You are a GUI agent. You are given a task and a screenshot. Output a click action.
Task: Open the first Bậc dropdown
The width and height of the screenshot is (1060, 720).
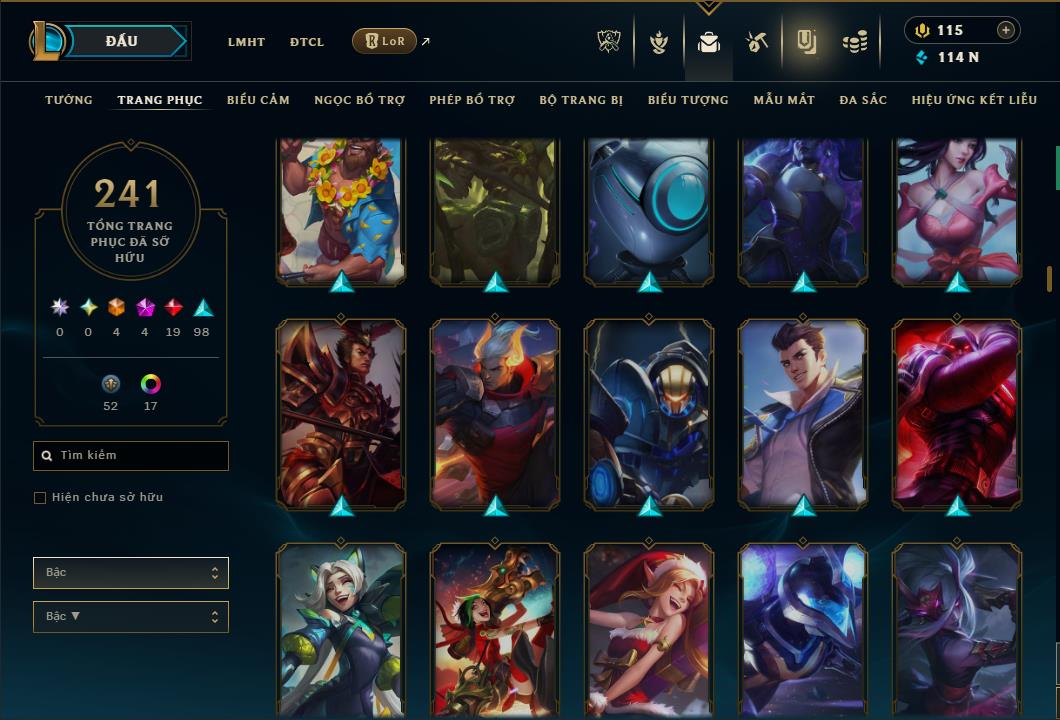[x=131, y=573]
